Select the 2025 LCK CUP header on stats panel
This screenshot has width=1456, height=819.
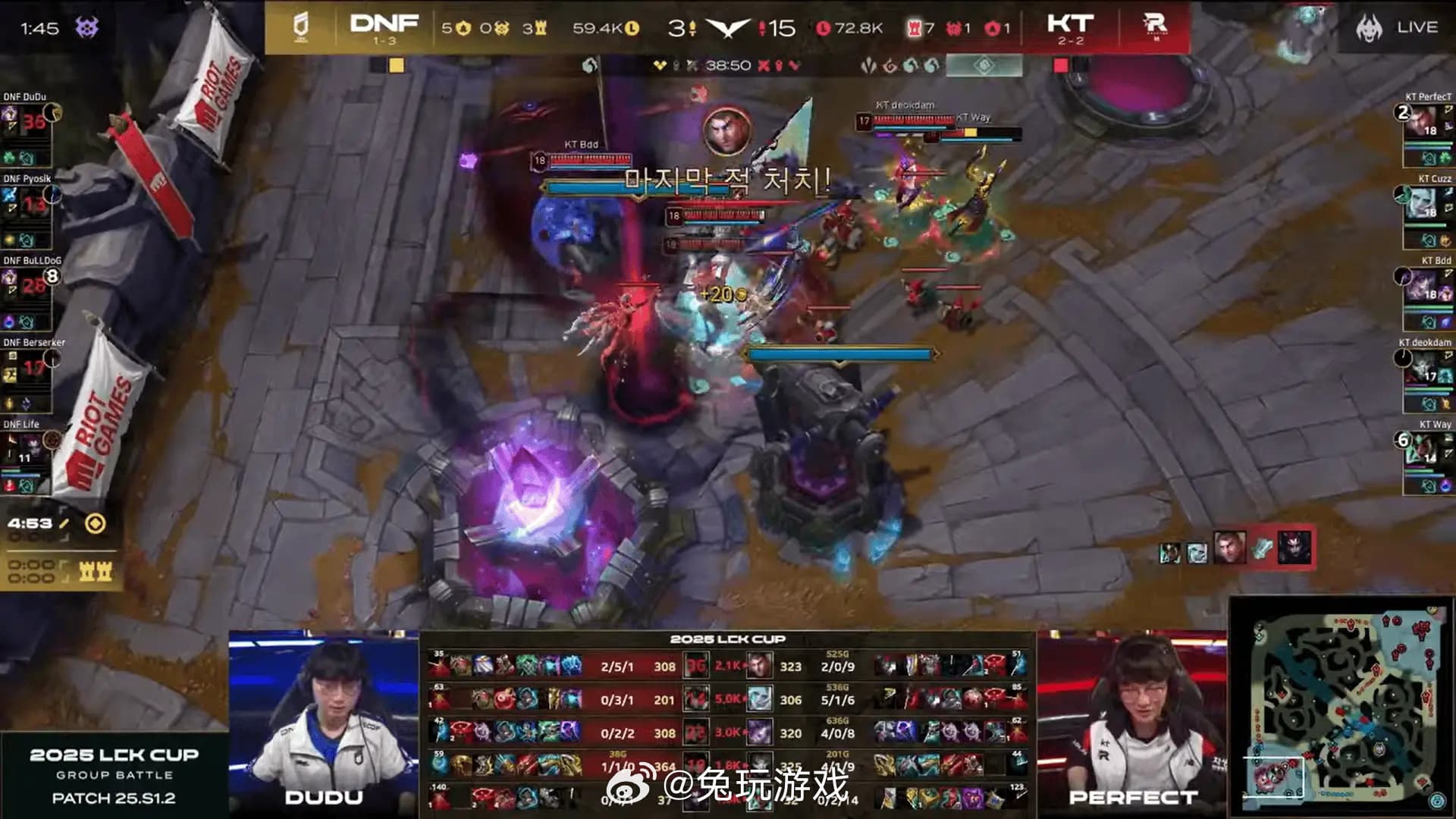click(728, 639)
